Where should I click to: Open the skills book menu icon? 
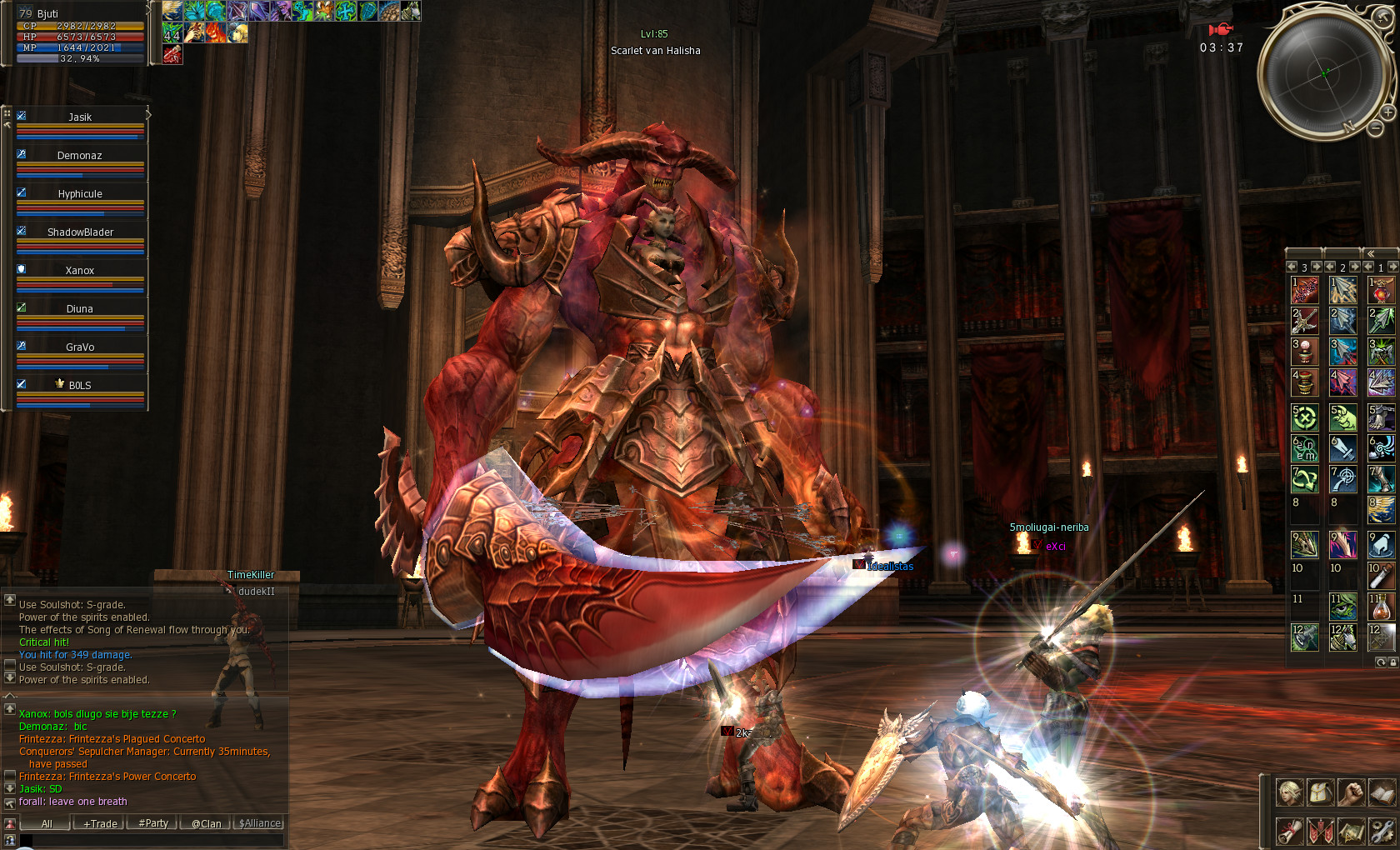pos(1382,792)
